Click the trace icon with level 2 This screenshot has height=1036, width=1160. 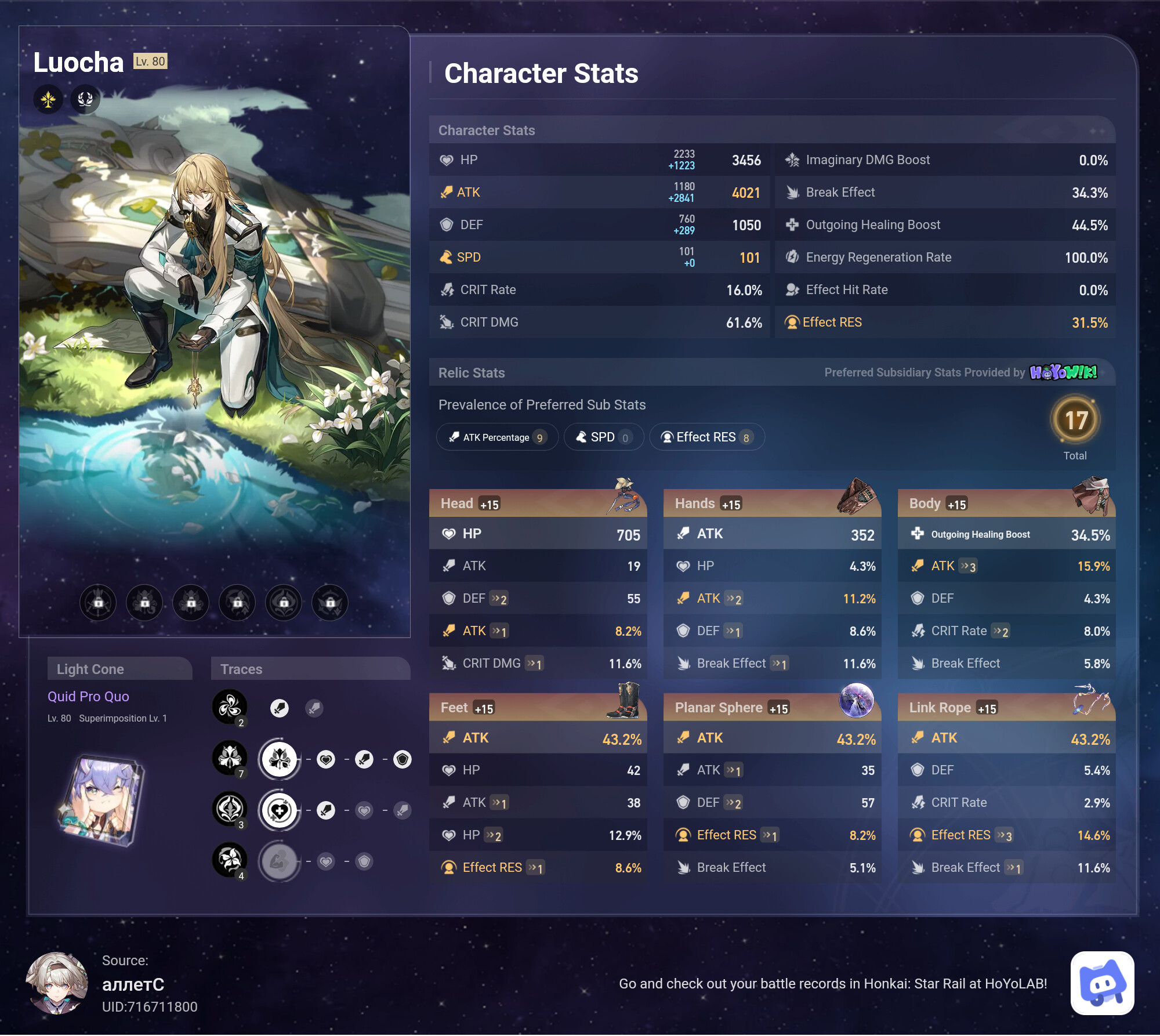point(230,707)
